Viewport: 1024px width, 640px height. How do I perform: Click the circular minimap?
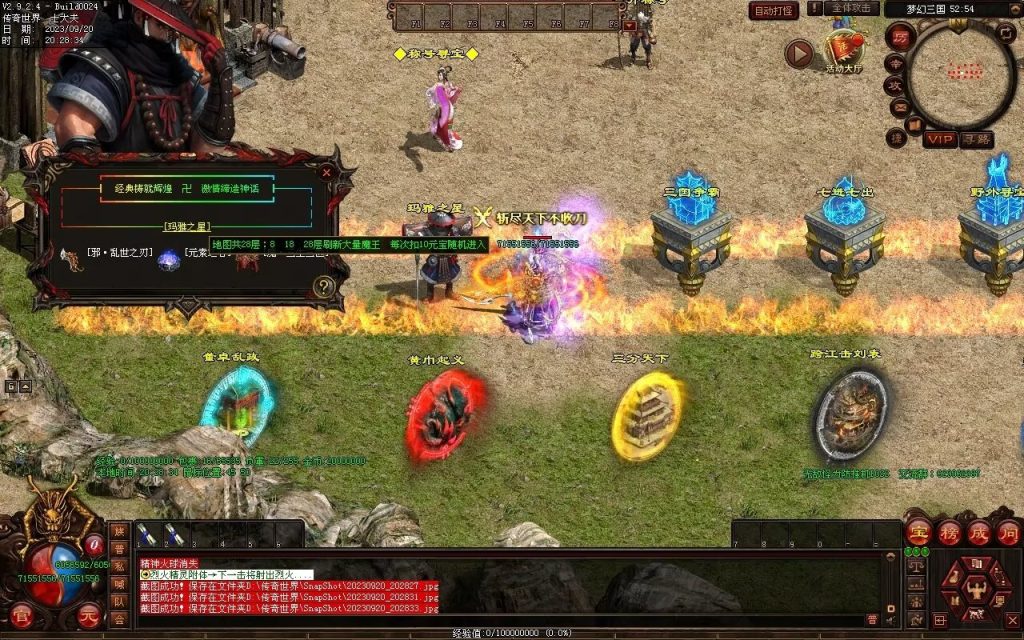(x=959, y=73)
